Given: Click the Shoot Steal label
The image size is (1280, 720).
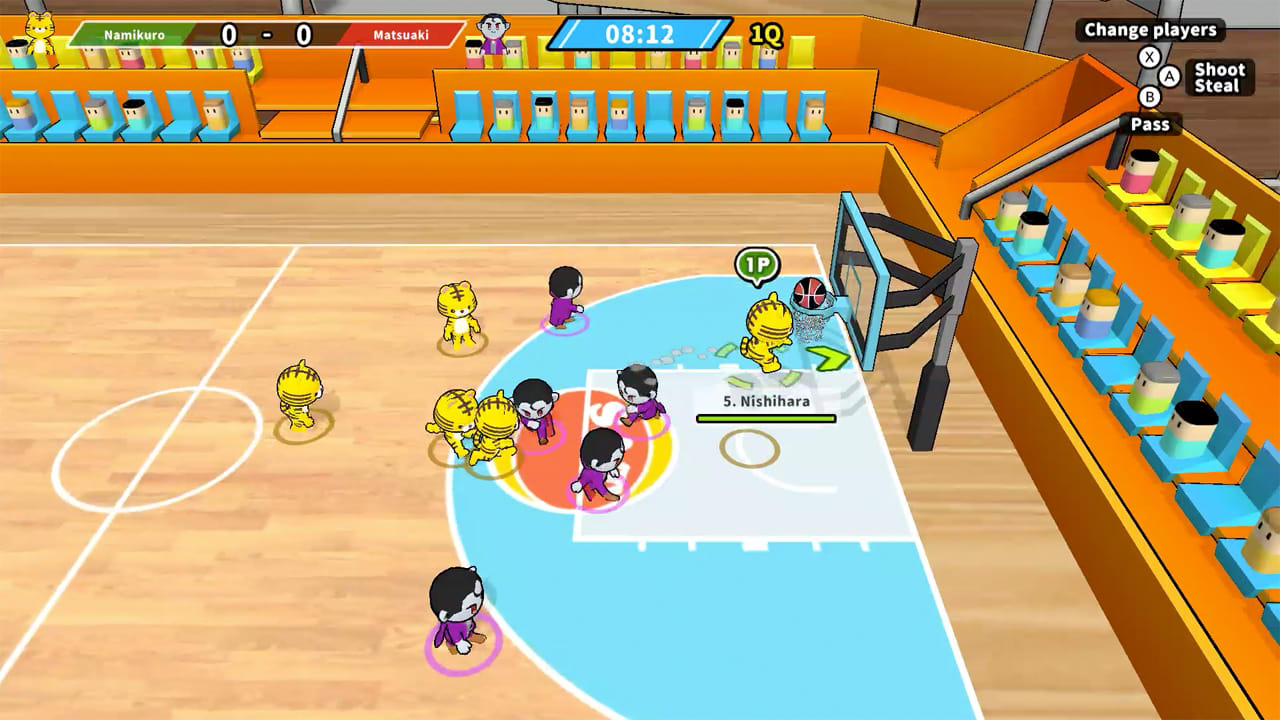Looking at the screenshot, I should pos(1219,77).
